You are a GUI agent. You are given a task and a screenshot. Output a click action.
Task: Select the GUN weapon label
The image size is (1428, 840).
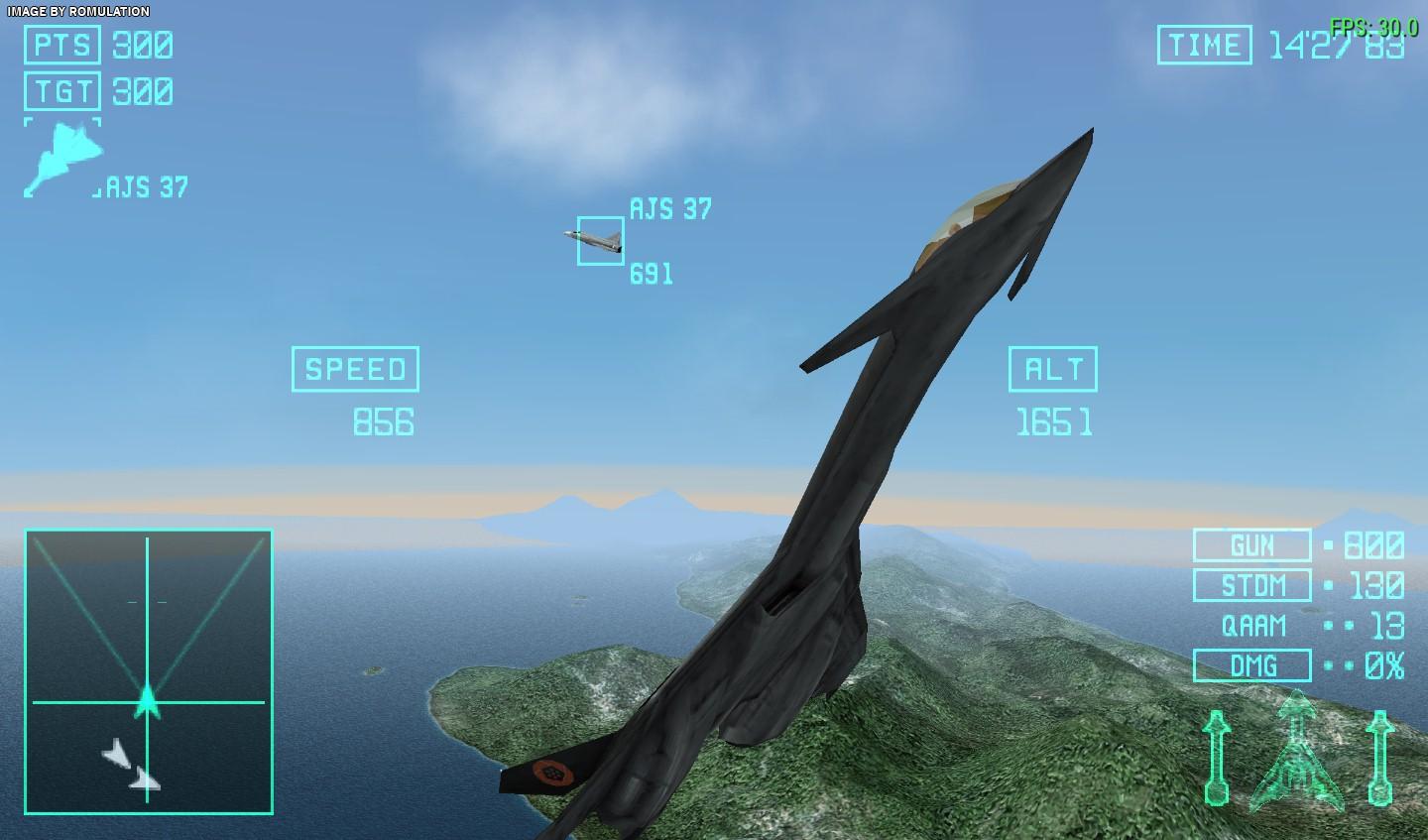click(1251, 545)
